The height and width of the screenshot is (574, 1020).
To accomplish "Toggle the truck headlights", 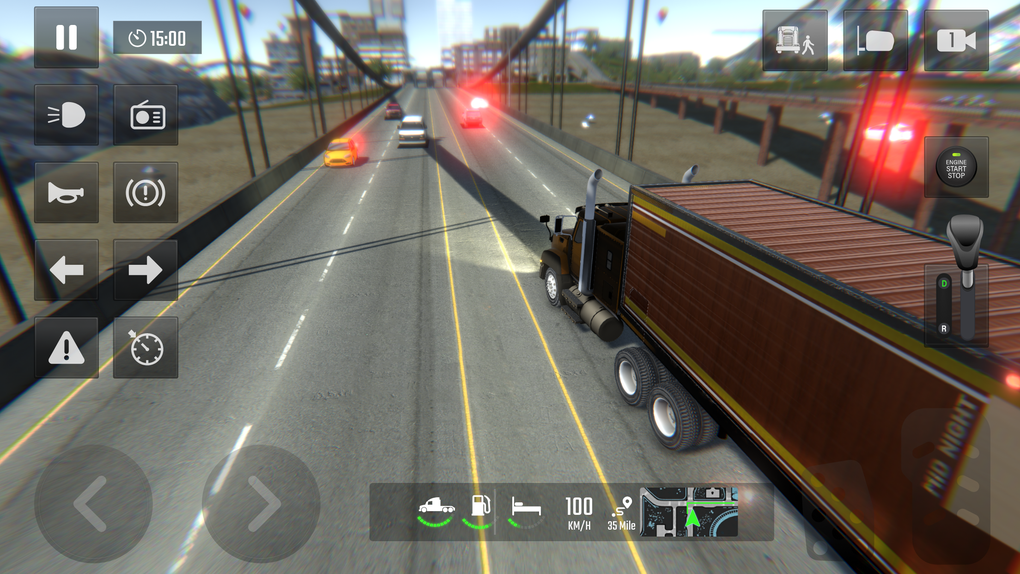I will tap(66, 115).
